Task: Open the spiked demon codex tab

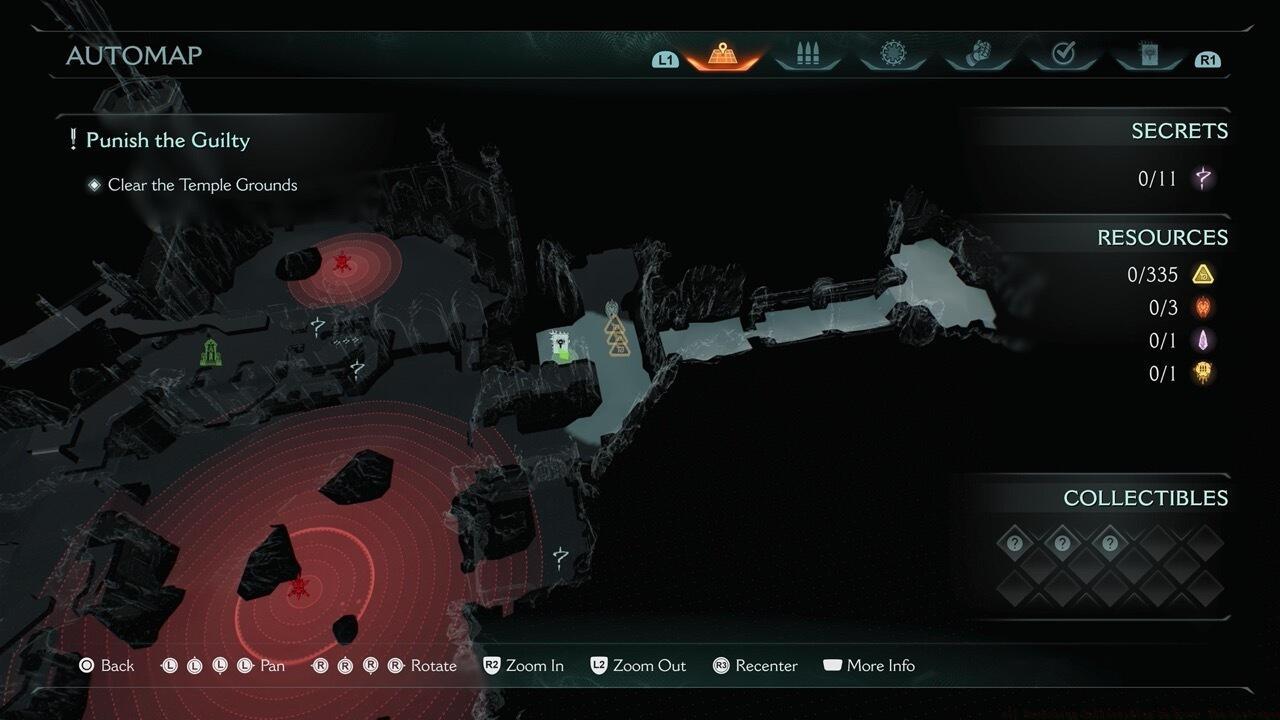Action: click(x=893, y=54)
